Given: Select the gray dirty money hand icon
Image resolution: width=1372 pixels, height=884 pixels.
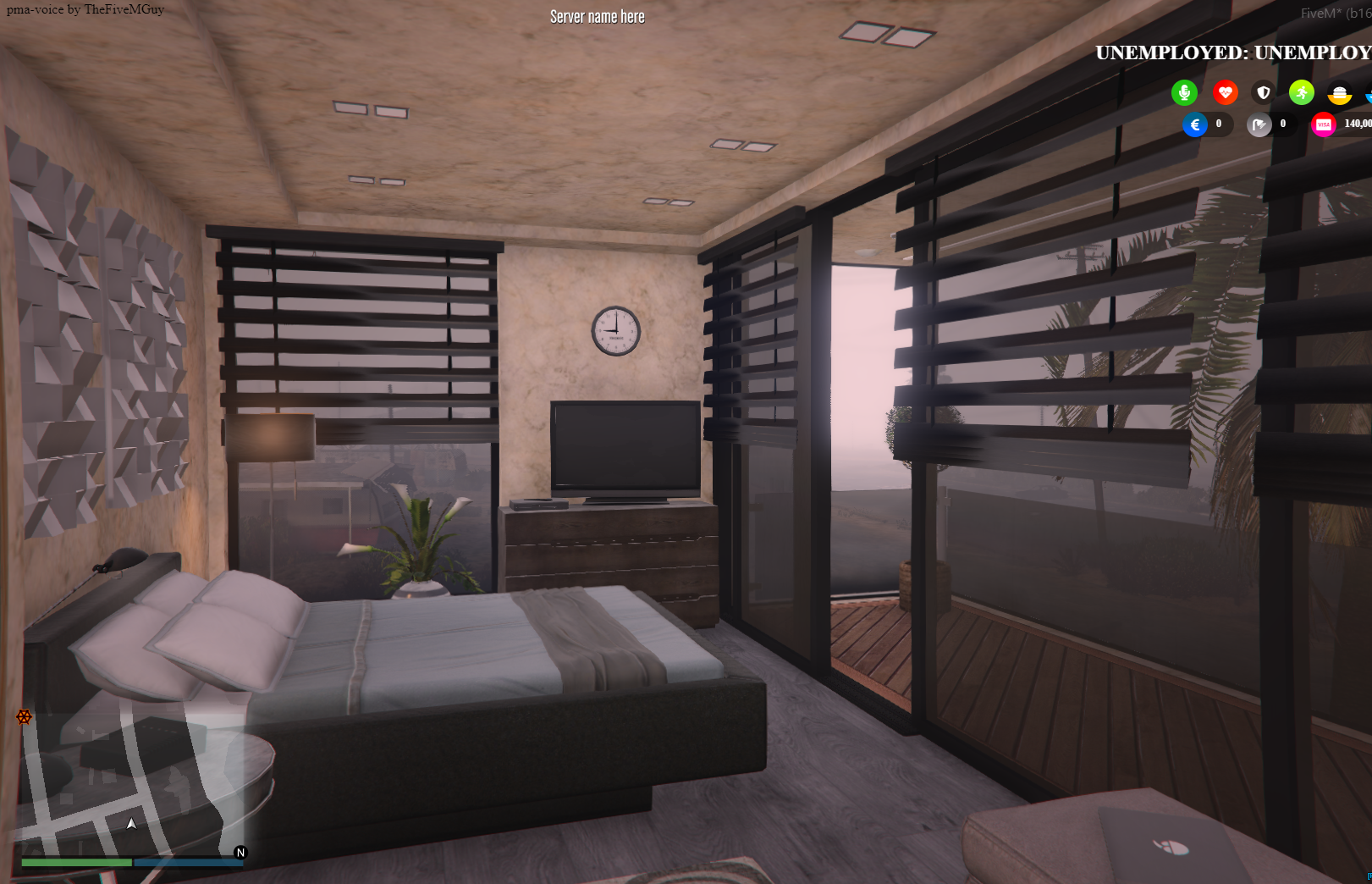Looking at the screenshot, I should (x=1259, y=125).
